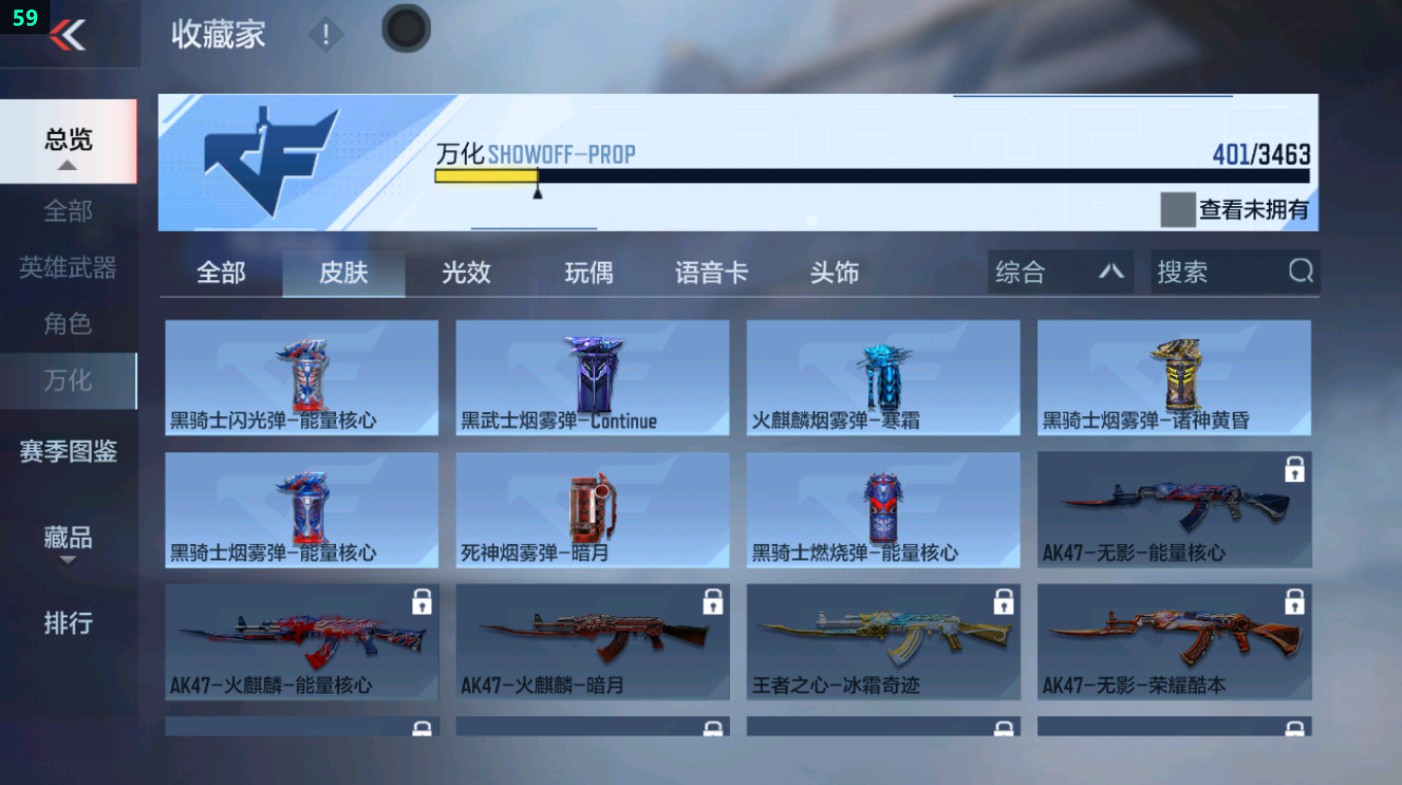The height and width of the screenshot is (785, 1402).
Task: Switch to the 光效 tab
Action: click(x=465, y=271)
